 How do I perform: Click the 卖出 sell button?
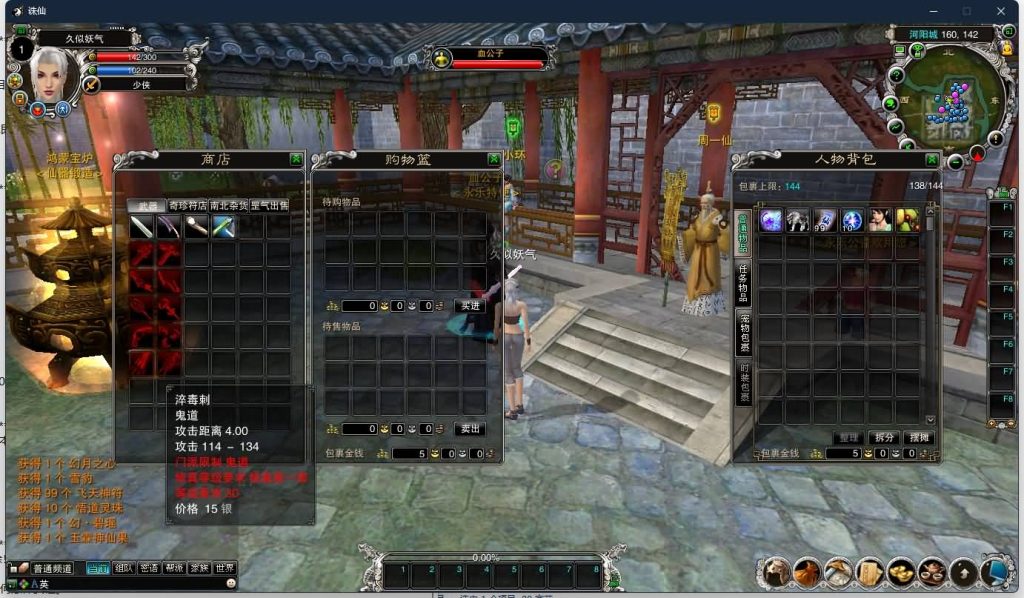(x=470, y=428)
